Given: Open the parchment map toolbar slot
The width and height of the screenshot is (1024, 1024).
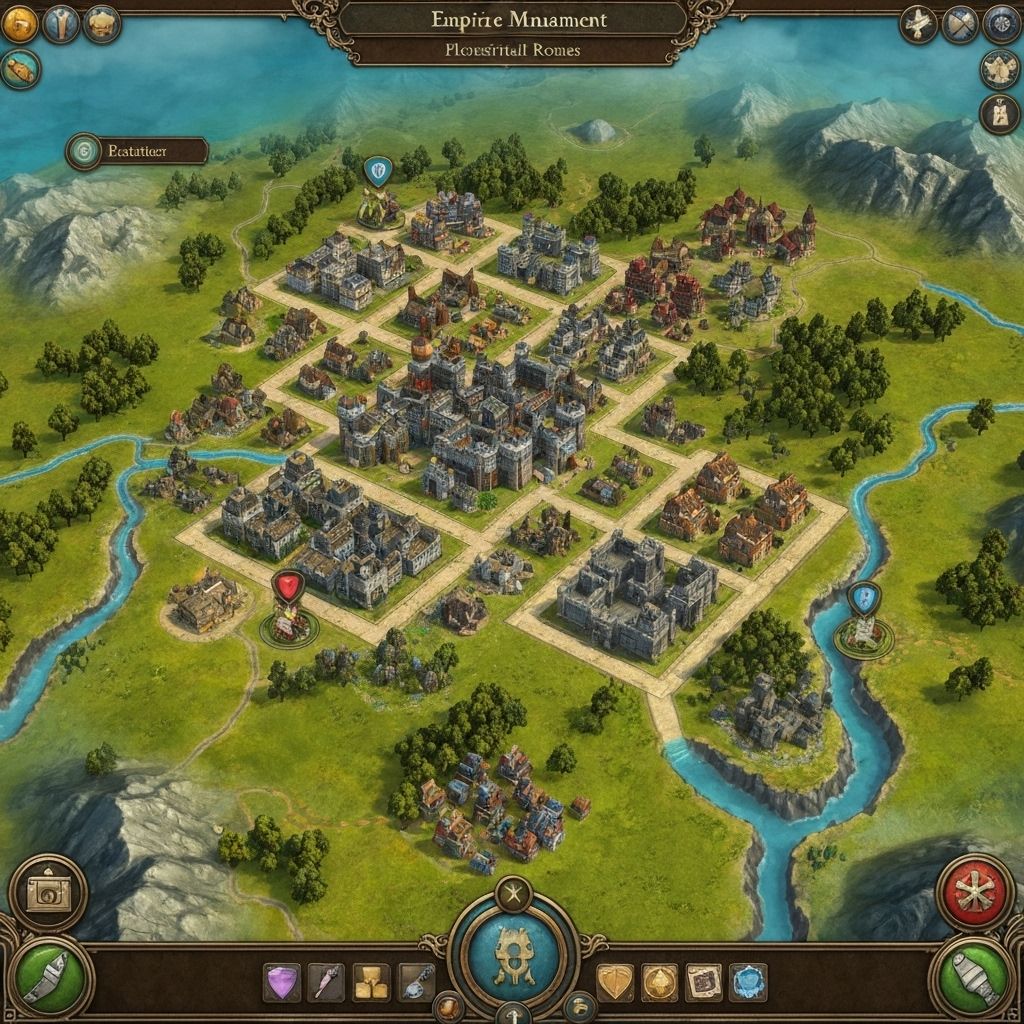Looking at the screenshot, I should coord(704,982).
